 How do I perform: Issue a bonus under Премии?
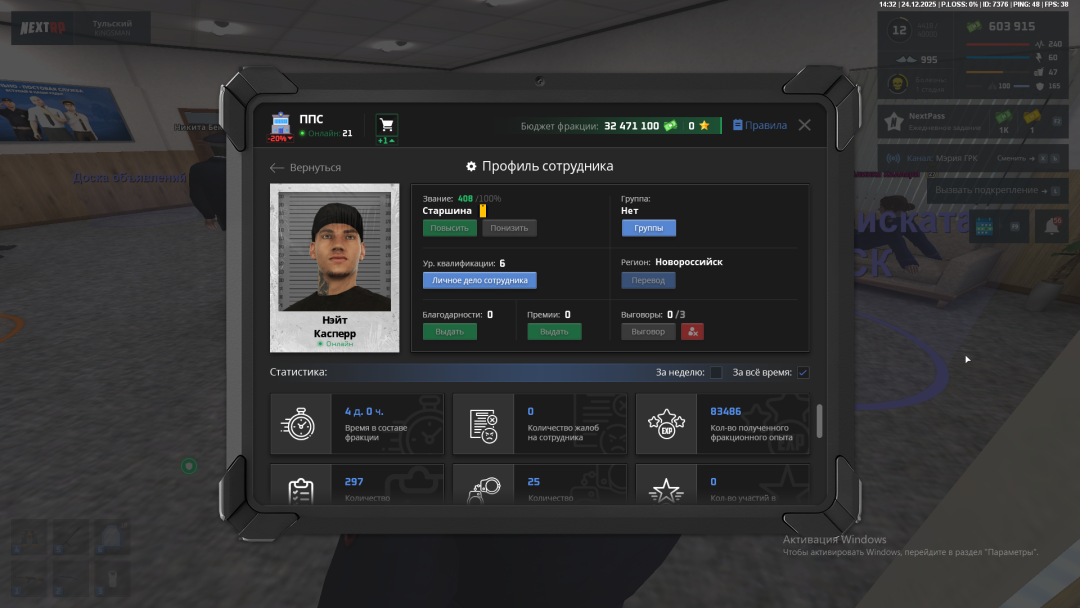(x=554, y=332)
